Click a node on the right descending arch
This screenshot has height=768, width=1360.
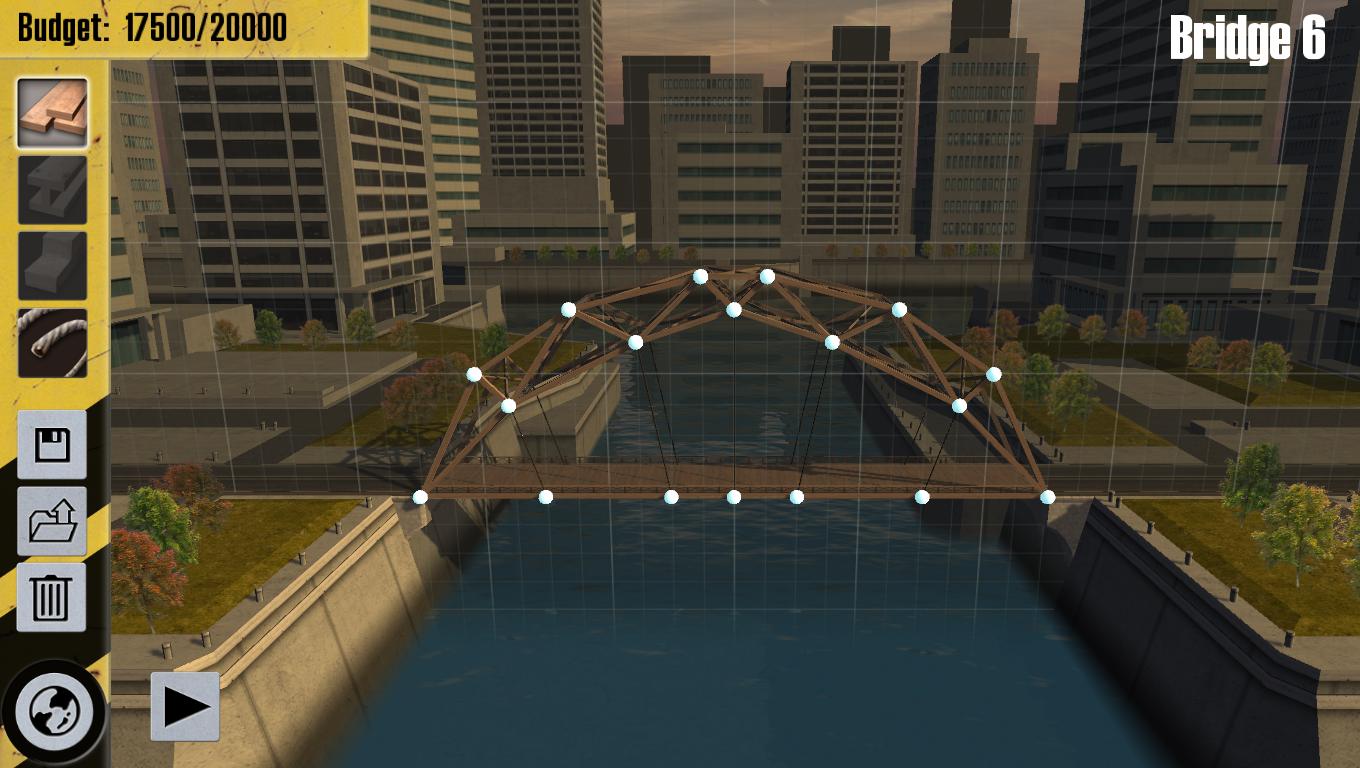click(x=993, y=375)
